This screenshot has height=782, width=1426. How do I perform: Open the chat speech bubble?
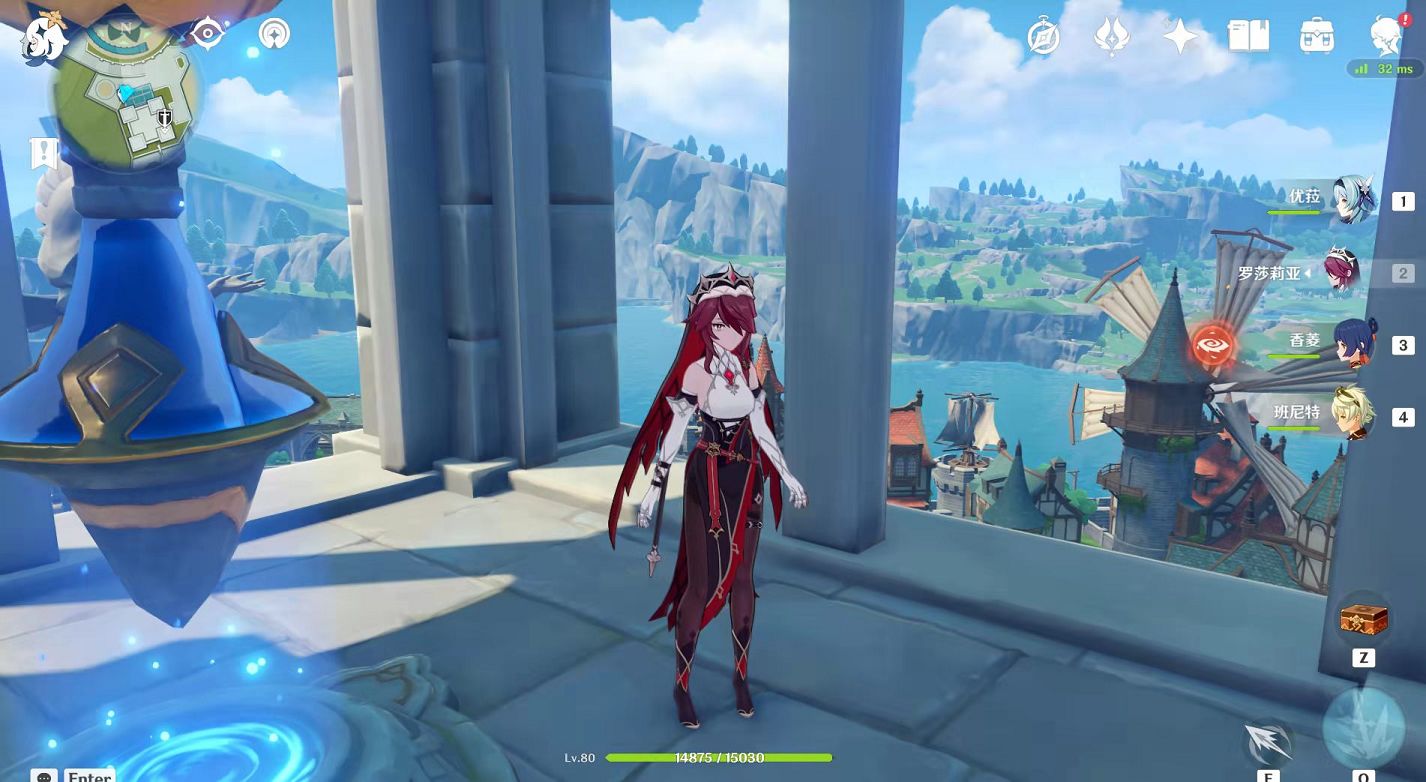coord(43,775)
